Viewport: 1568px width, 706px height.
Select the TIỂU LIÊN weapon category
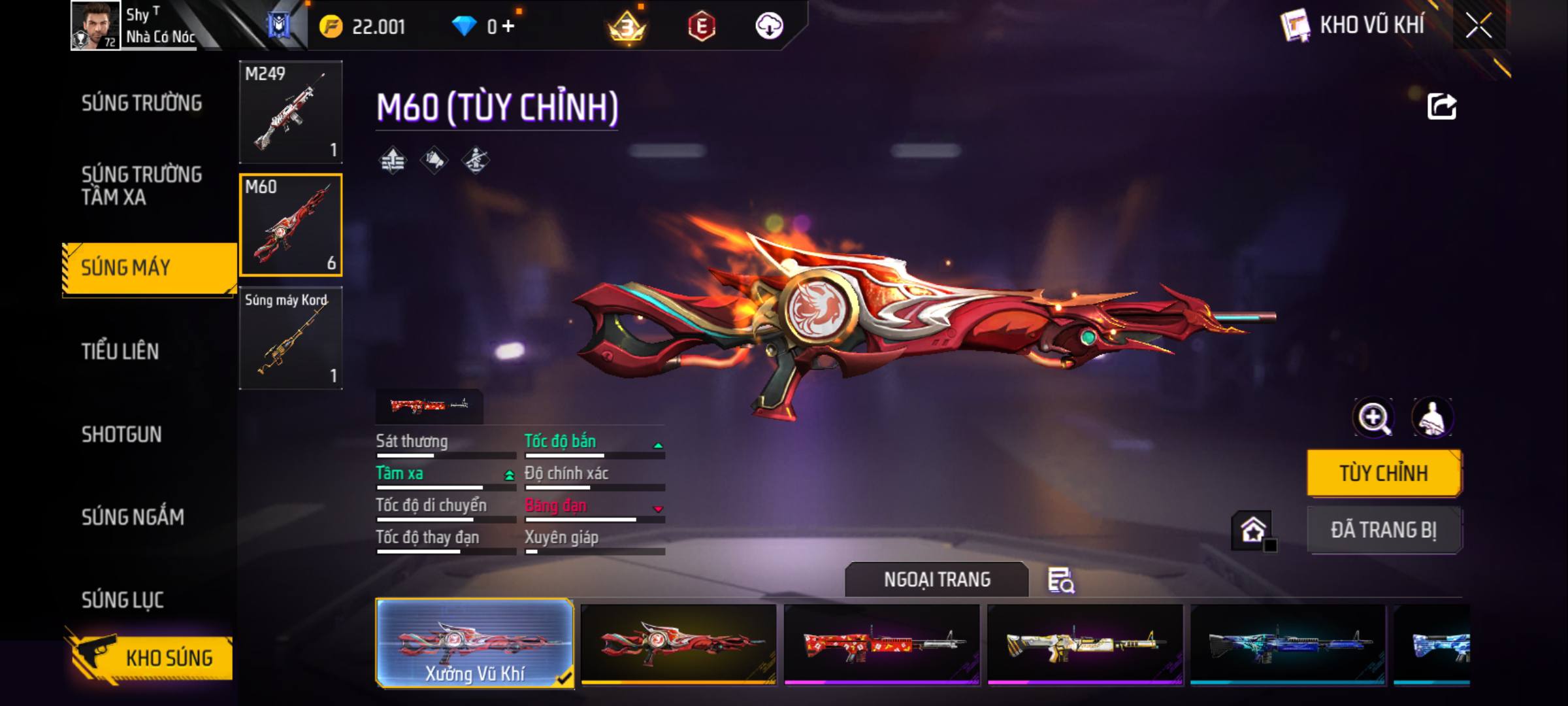(x=120, y=352)
